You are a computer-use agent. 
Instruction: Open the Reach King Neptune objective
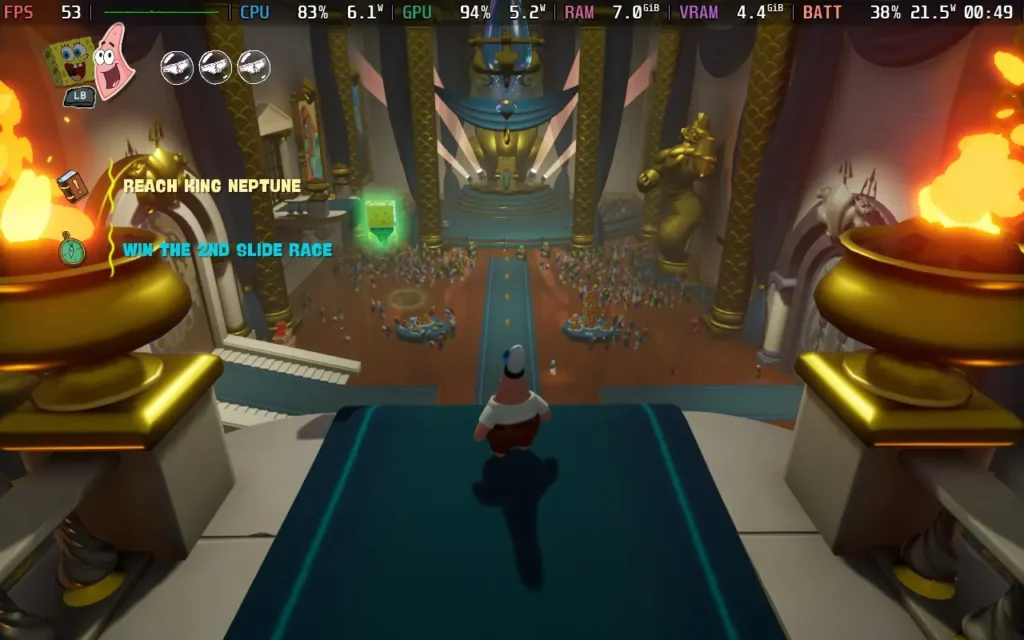pyautogui.click(x=211, y=185)
